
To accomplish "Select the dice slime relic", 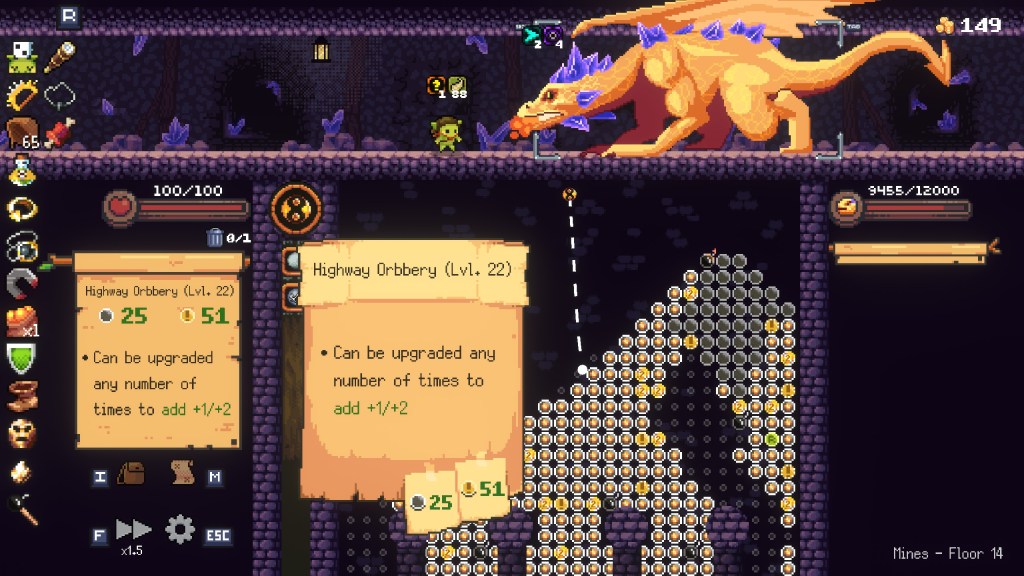I will tap(21, 56).
